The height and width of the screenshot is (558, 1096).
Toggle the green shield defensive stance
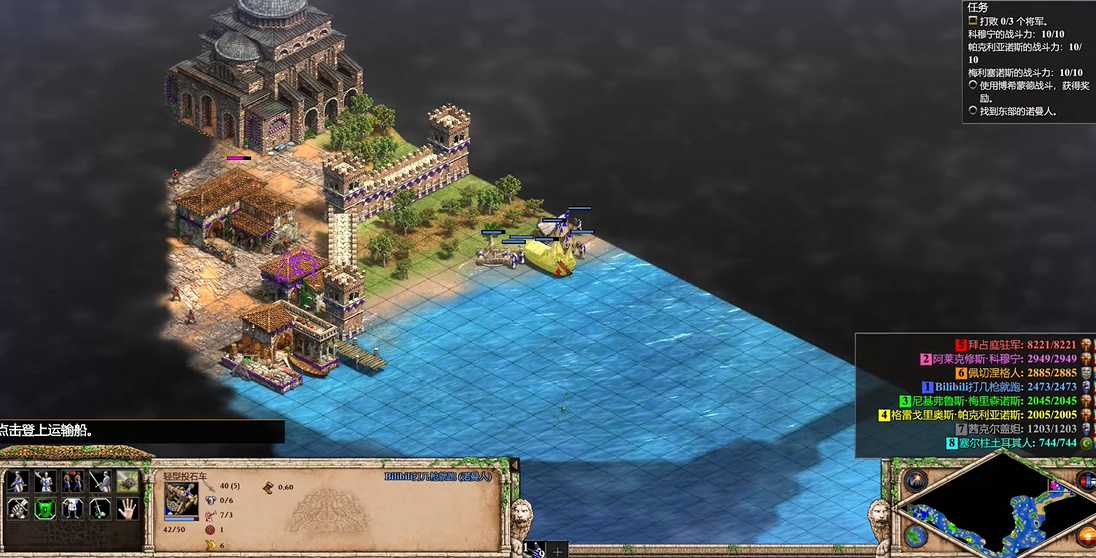[x=44, y=508]
